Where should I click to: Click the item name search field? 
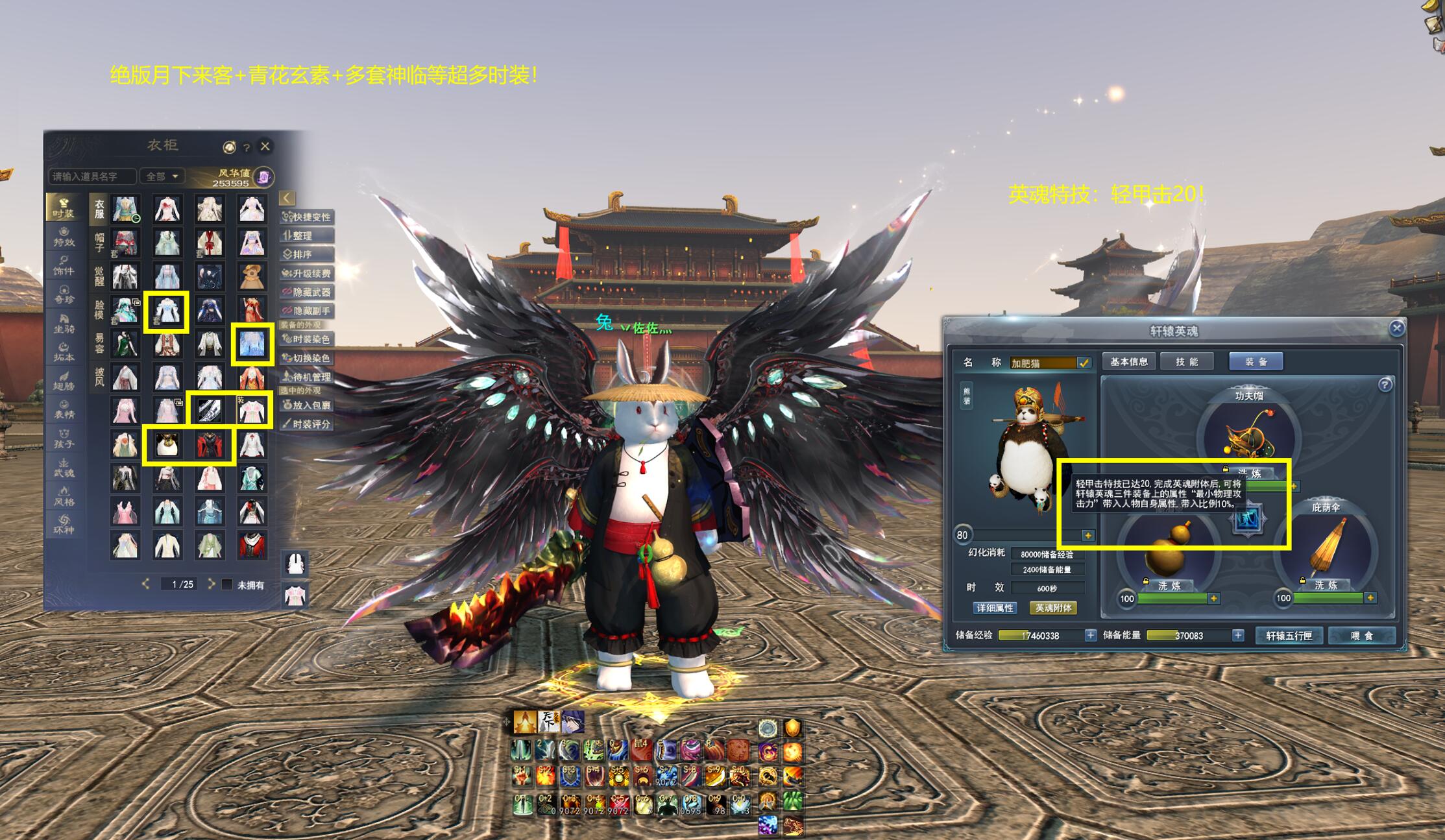click(91, 176)
